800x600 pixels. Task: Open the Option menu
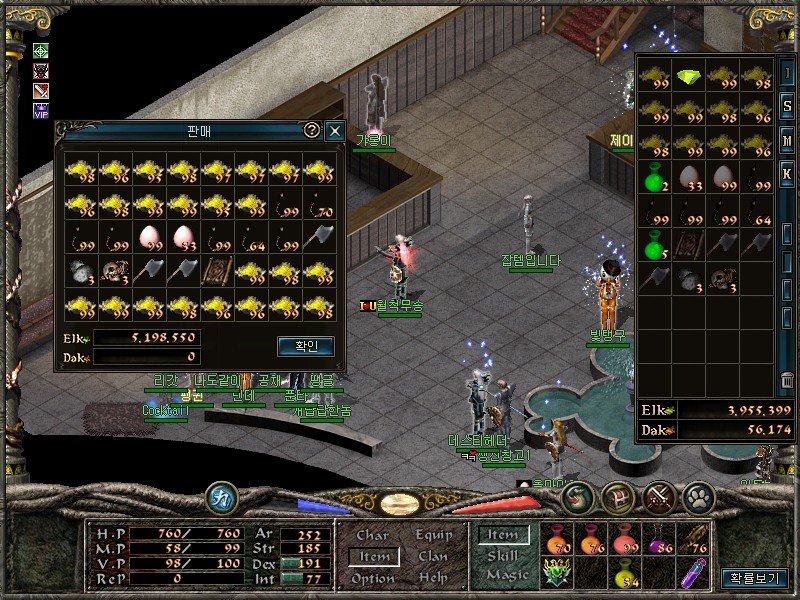tap(373, 578)
